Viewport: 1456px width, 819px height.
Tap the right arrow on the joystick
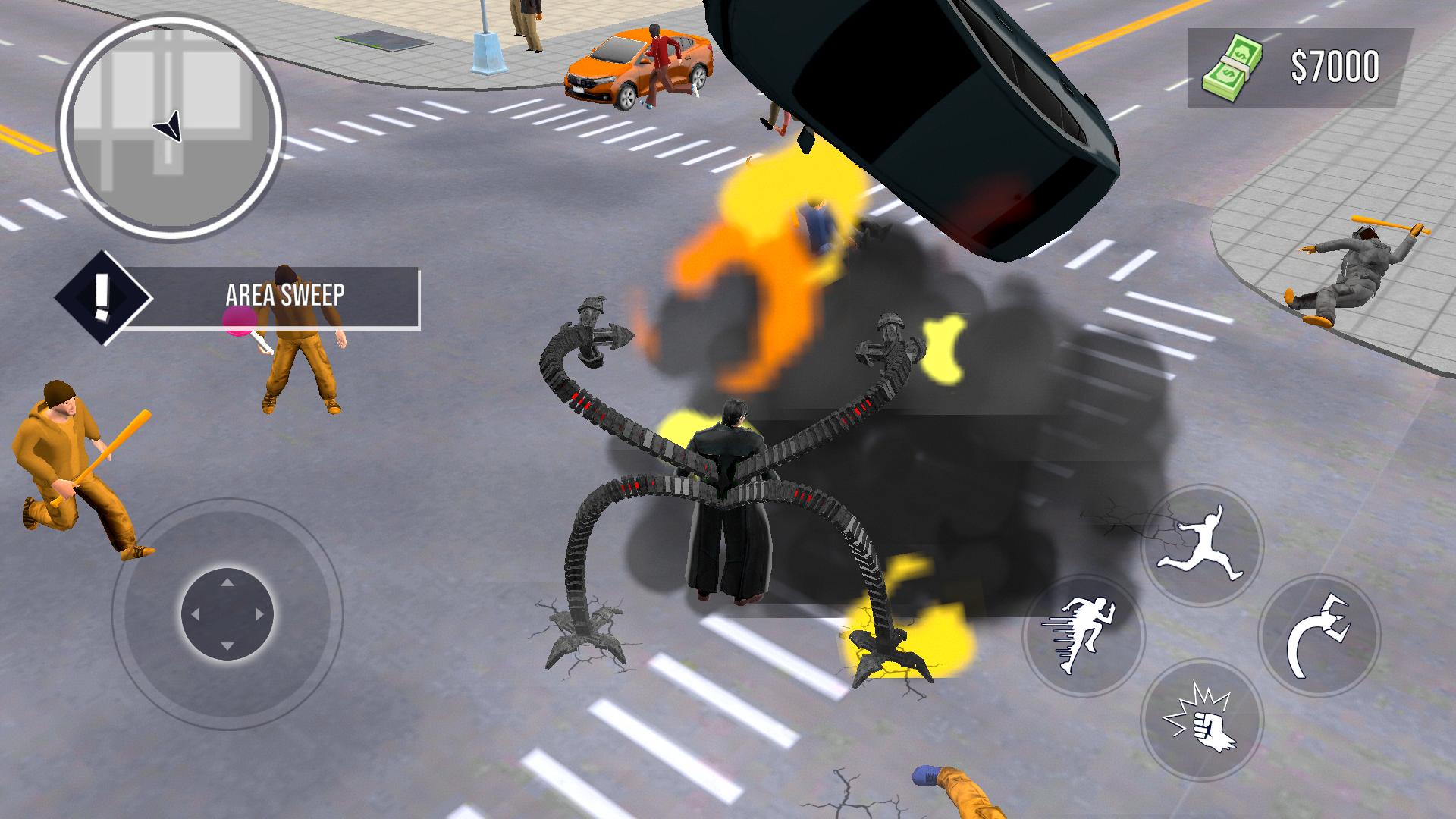click(259, 615)
